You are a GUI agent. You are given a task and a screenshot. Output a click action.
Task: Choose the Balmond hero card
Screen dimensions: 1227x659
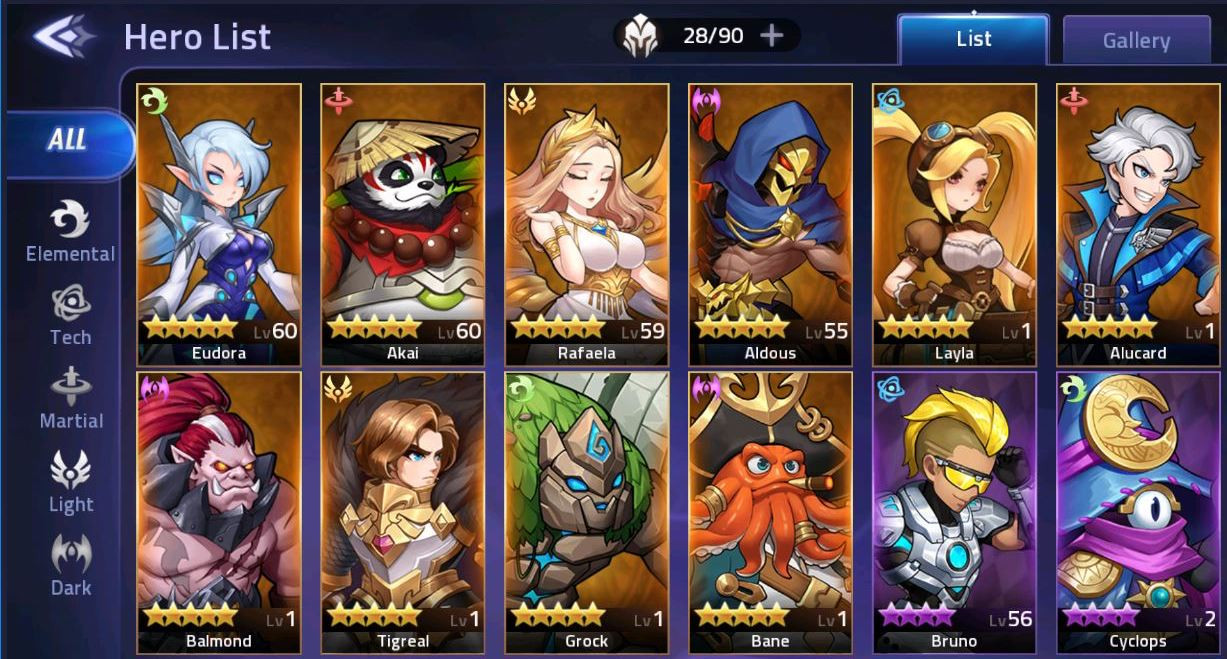click(x=219, y=512)
